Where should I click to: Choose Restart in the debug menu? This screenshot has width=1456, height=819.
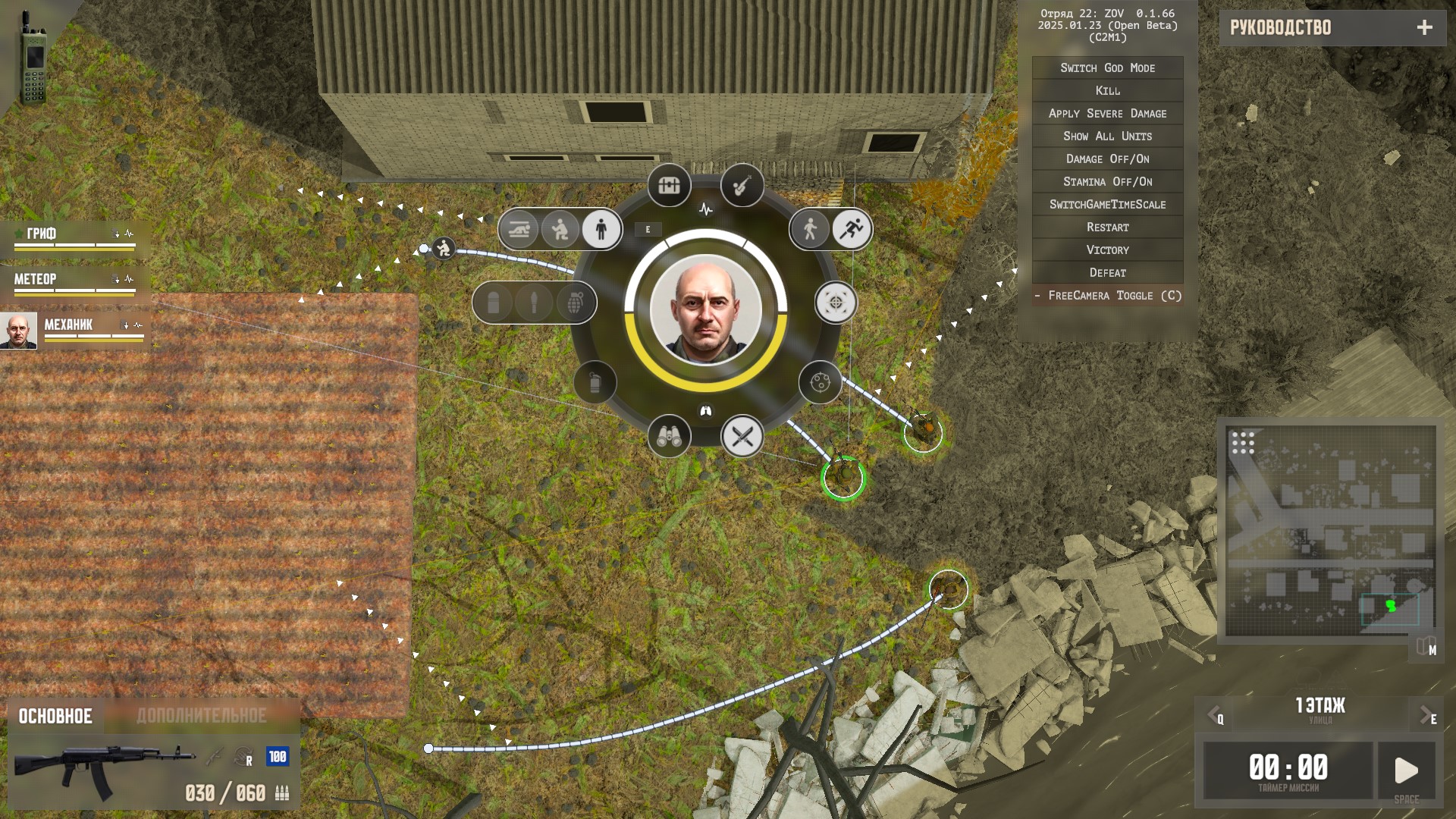[1107, 227]
